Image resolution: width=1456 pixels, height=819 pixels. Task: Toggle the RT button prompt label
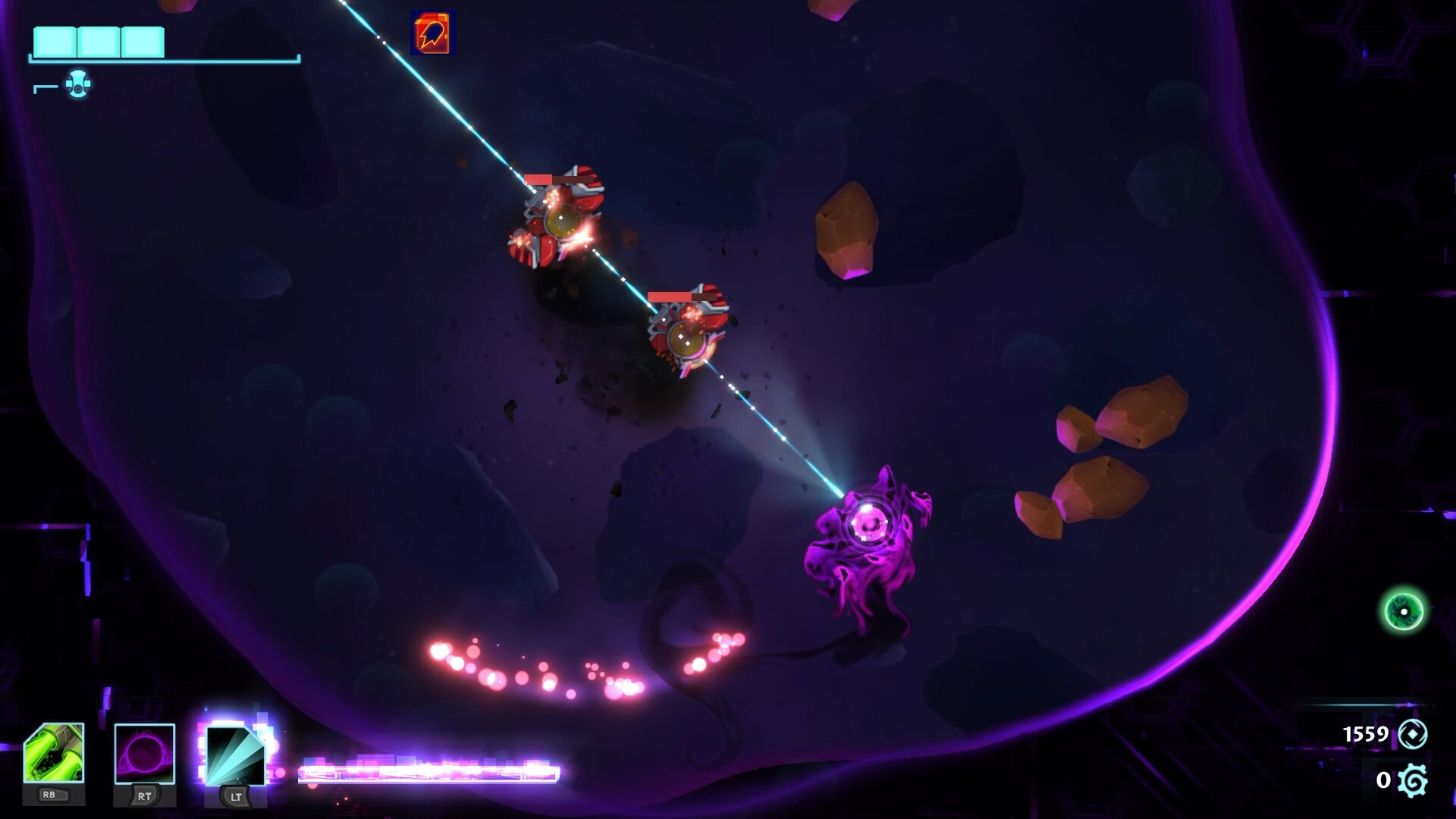point(143,797)
